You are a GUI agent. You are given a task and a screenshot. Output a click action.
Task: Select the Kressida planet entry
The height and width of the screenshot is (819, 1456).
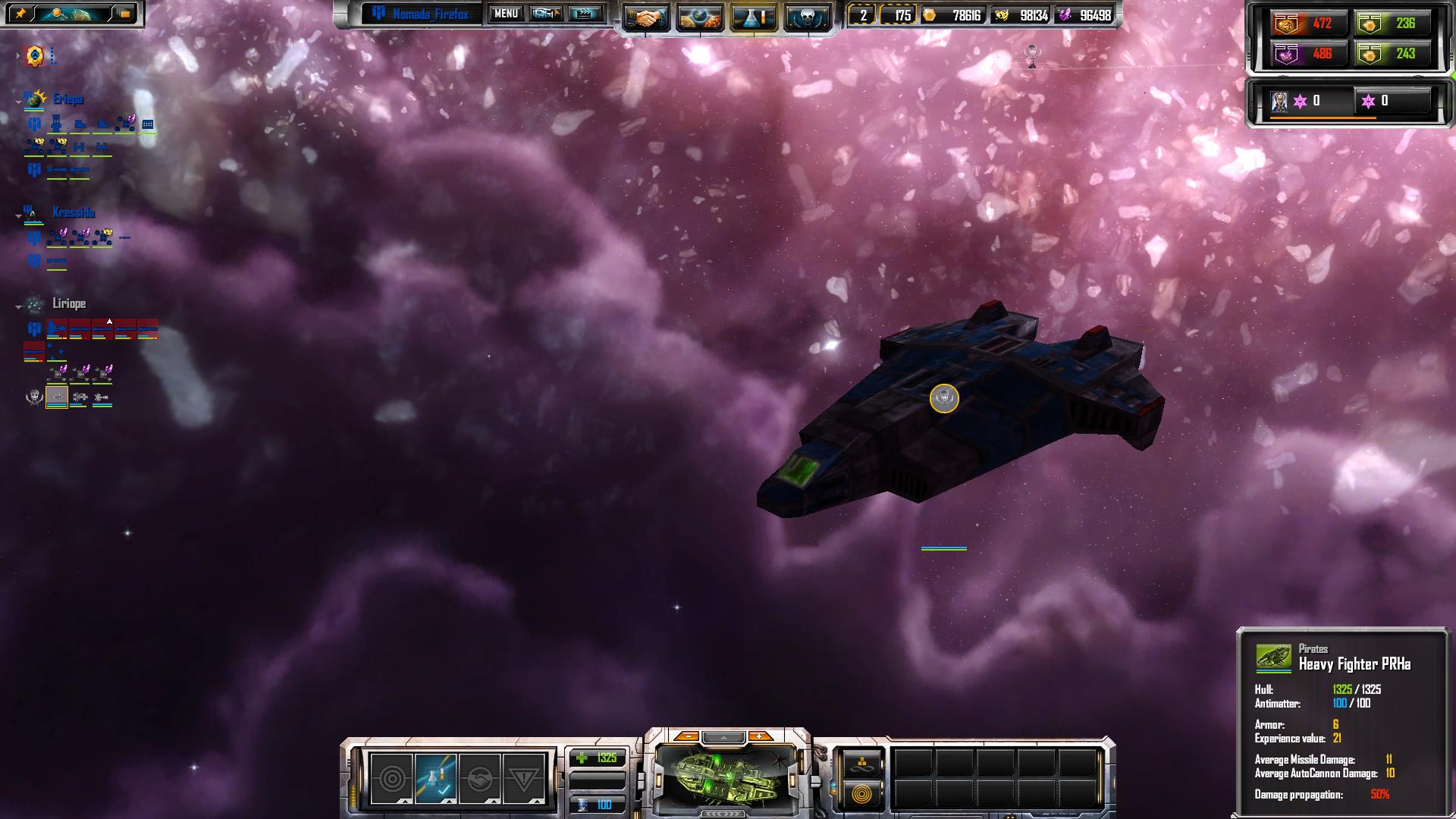pyautogui.click(x=73, y=213)
